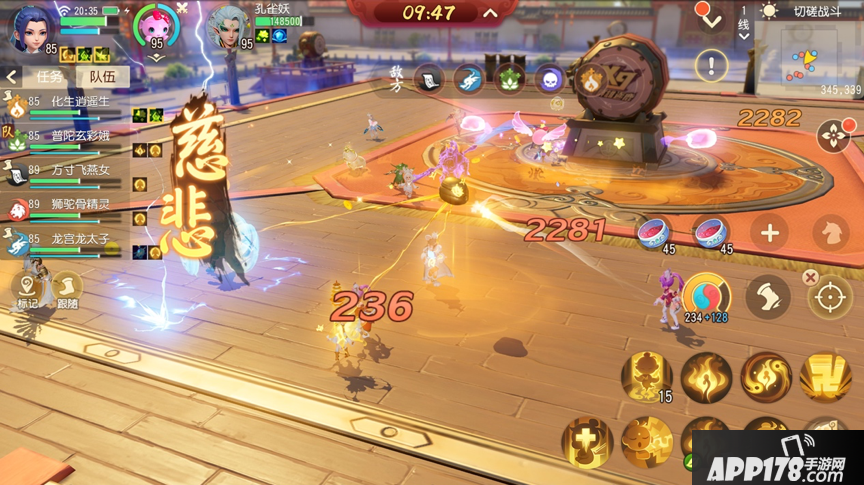Screen dimensions: 864x485
Task: Activate the crosshair target-lock button
Action: [x=829, y=297]
